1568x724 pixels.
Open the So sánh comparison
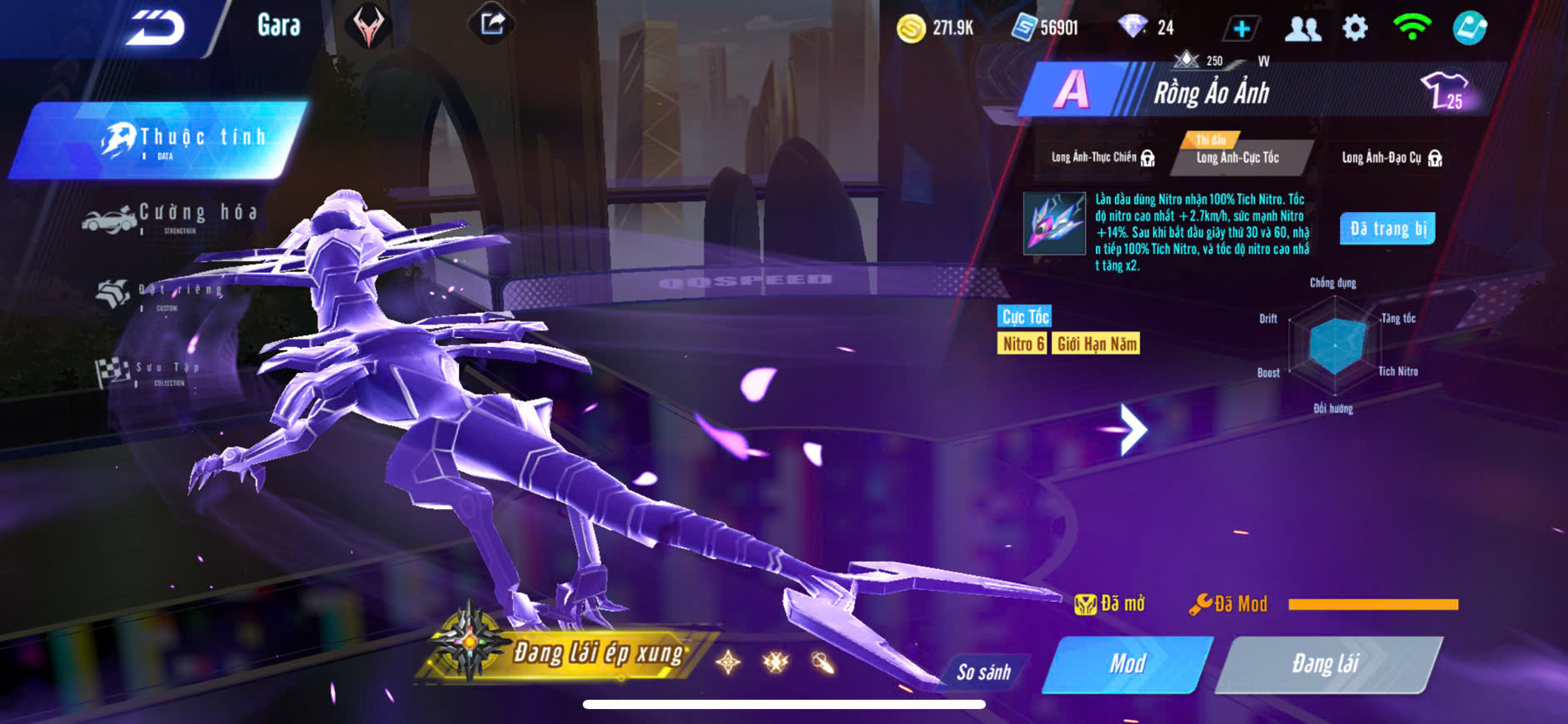pyautogui.click(x=983, y=672)
